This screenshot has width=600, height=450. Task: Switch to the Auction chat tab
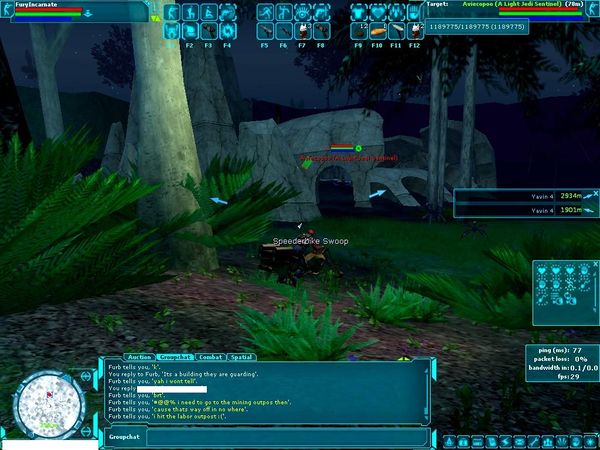pos(140,356)
